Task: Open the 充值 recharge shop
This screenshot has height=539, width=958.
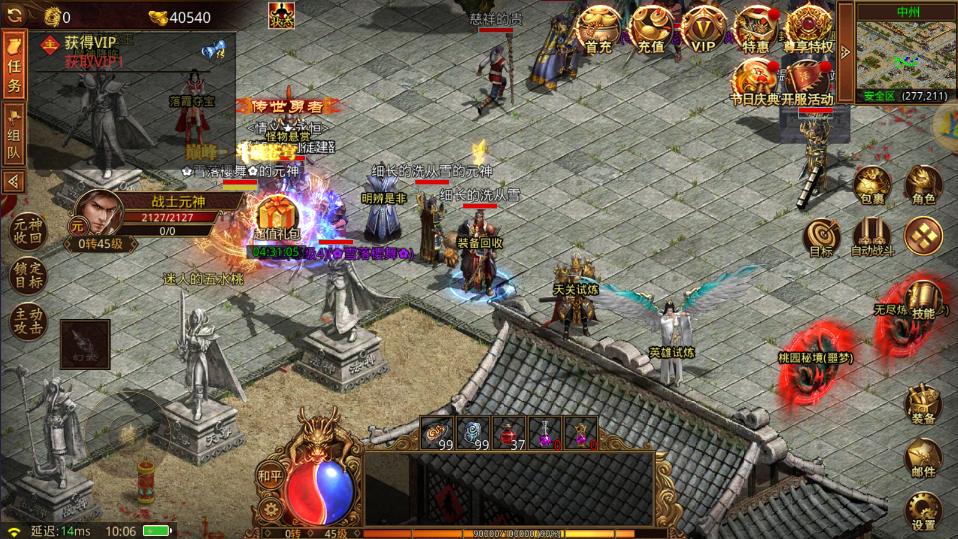Action: coord(651,29)
